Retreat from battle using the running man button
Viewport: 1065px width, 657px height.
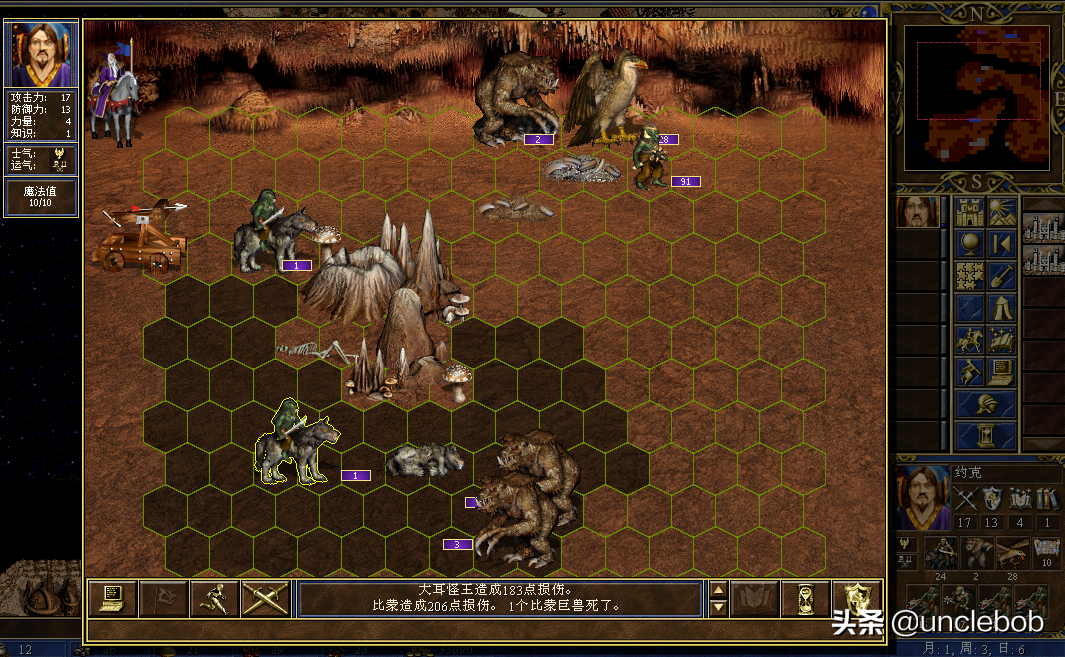point(214,598)
